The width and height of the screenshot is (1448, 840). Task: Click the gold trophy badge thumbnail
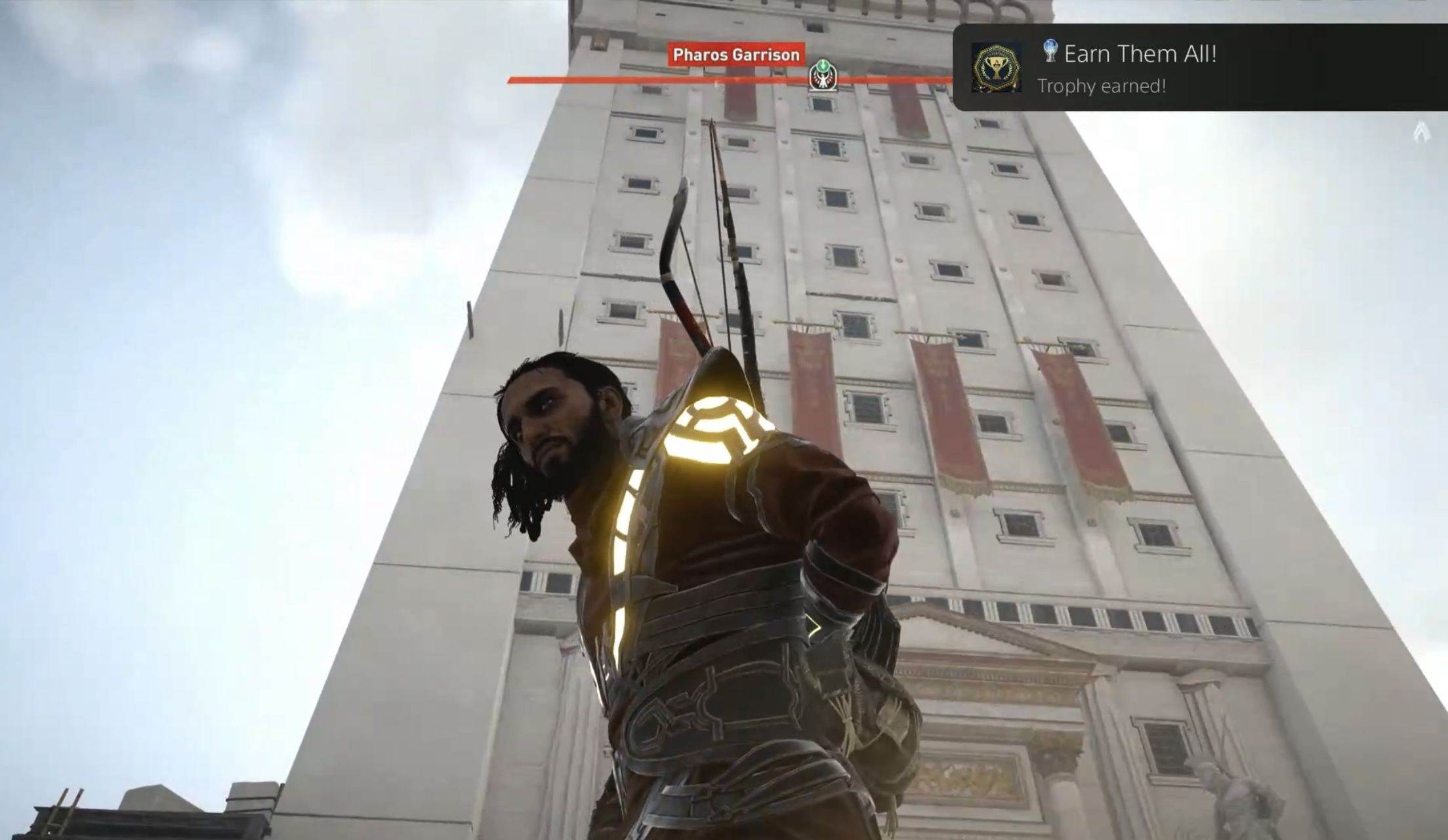(996, 68)
